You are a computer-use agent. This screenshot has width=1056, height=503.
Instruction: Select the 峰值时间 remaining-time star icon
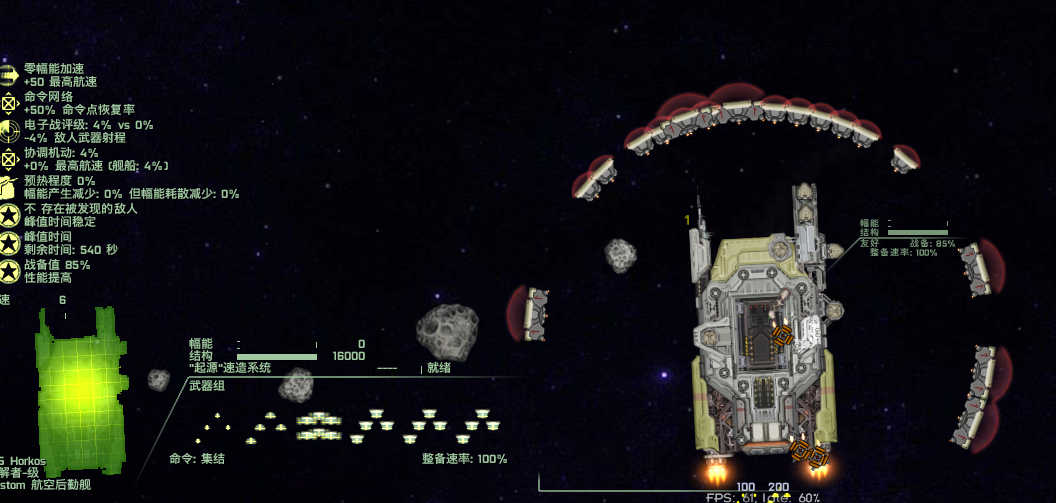[x=9, y=242]
